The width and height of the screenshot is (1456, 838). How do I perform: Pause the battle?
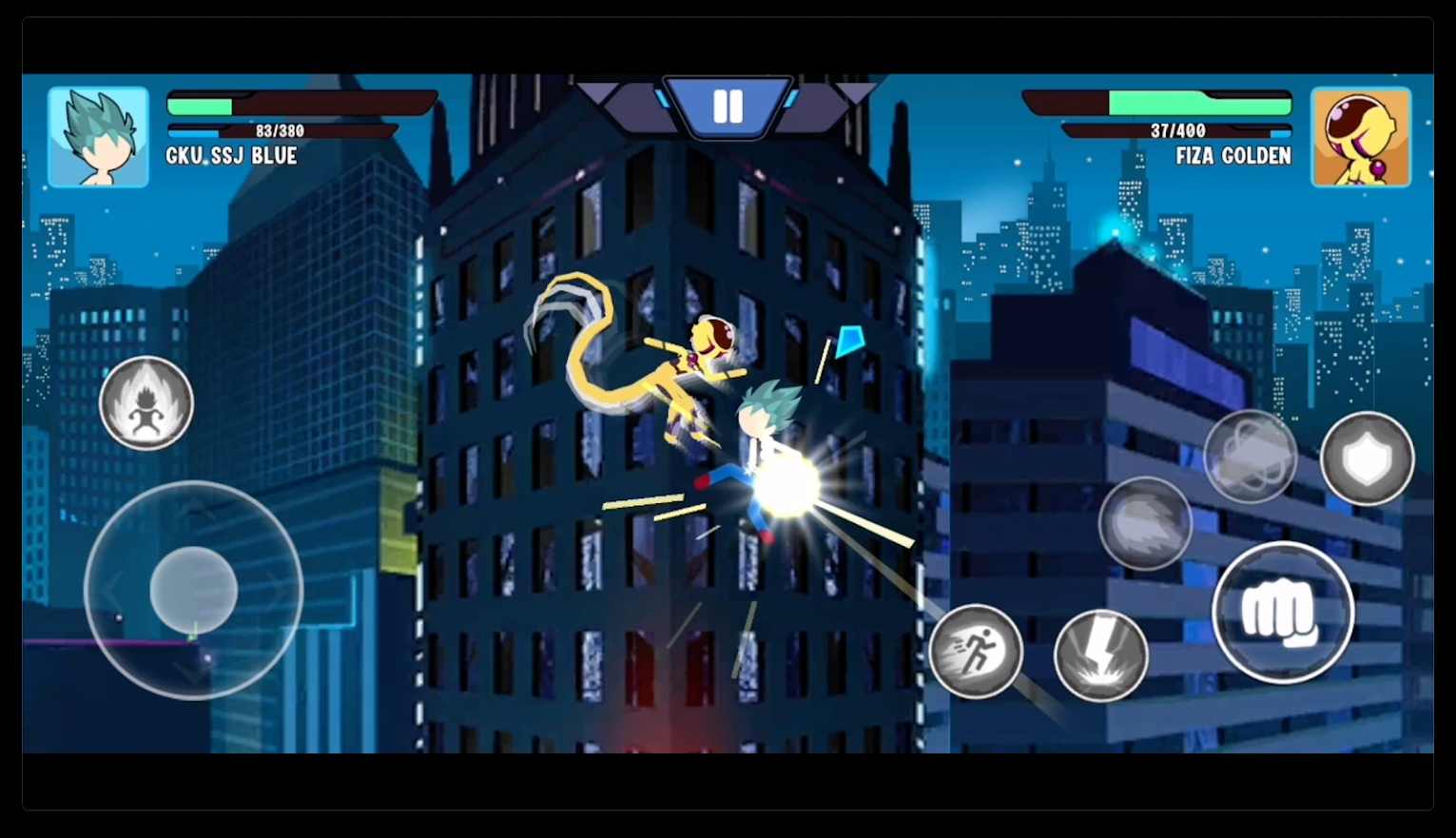[728, 106]
